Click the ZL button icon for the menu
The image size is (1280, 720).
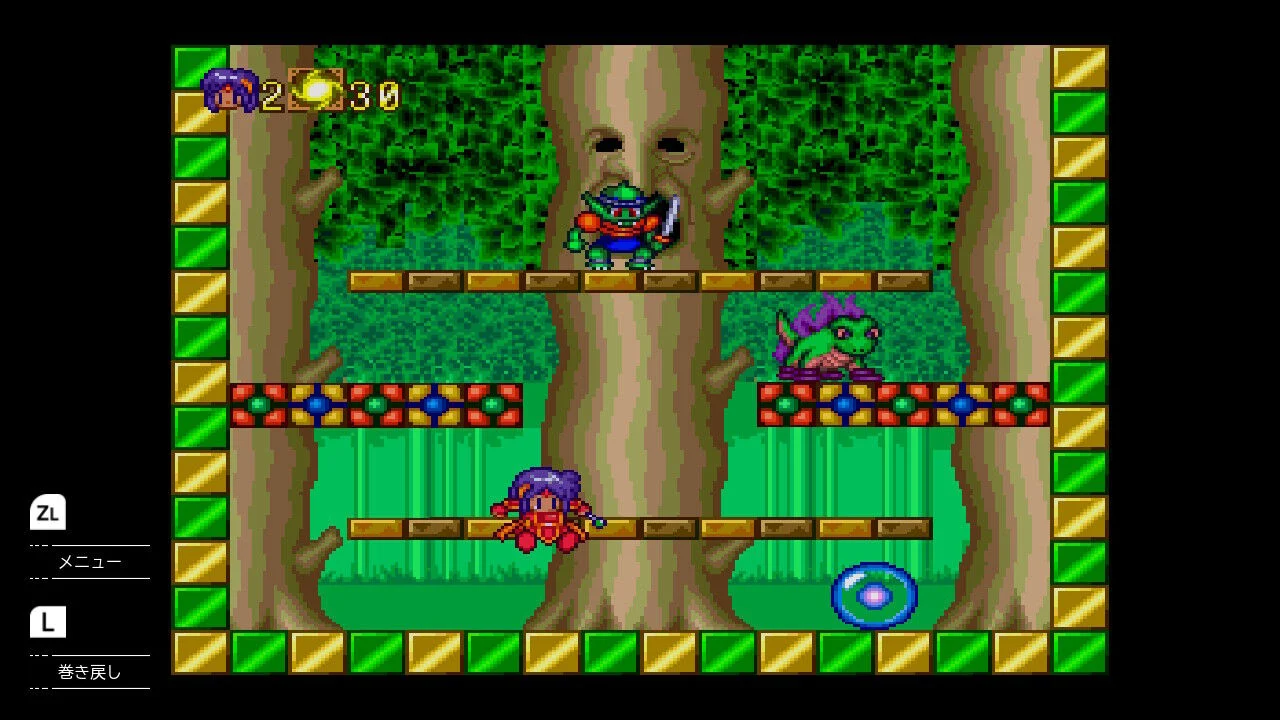point(48,513)
